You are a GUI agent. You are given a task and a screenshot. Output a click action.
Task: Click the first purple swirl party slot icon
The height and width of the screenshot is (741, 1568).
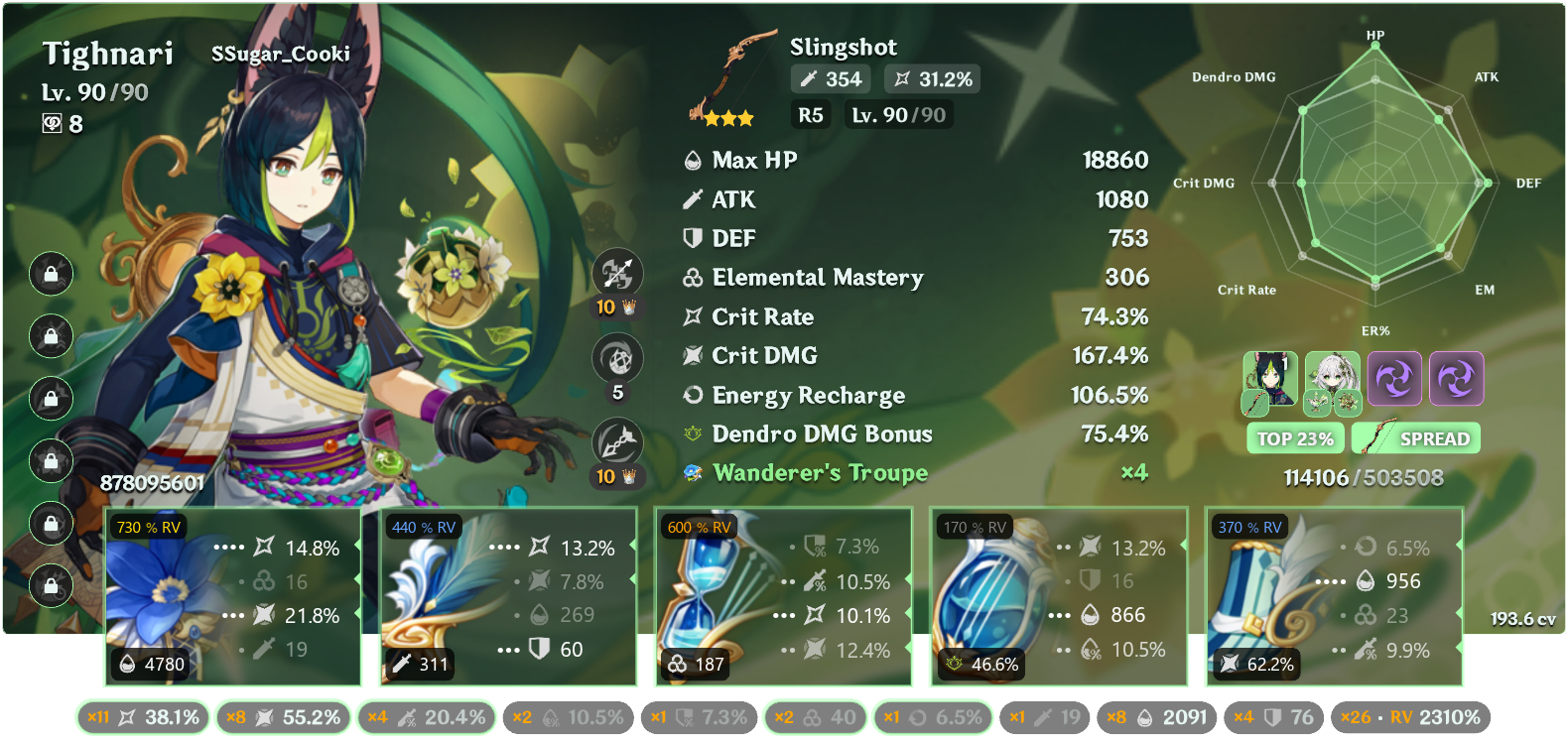[1394, 378]
